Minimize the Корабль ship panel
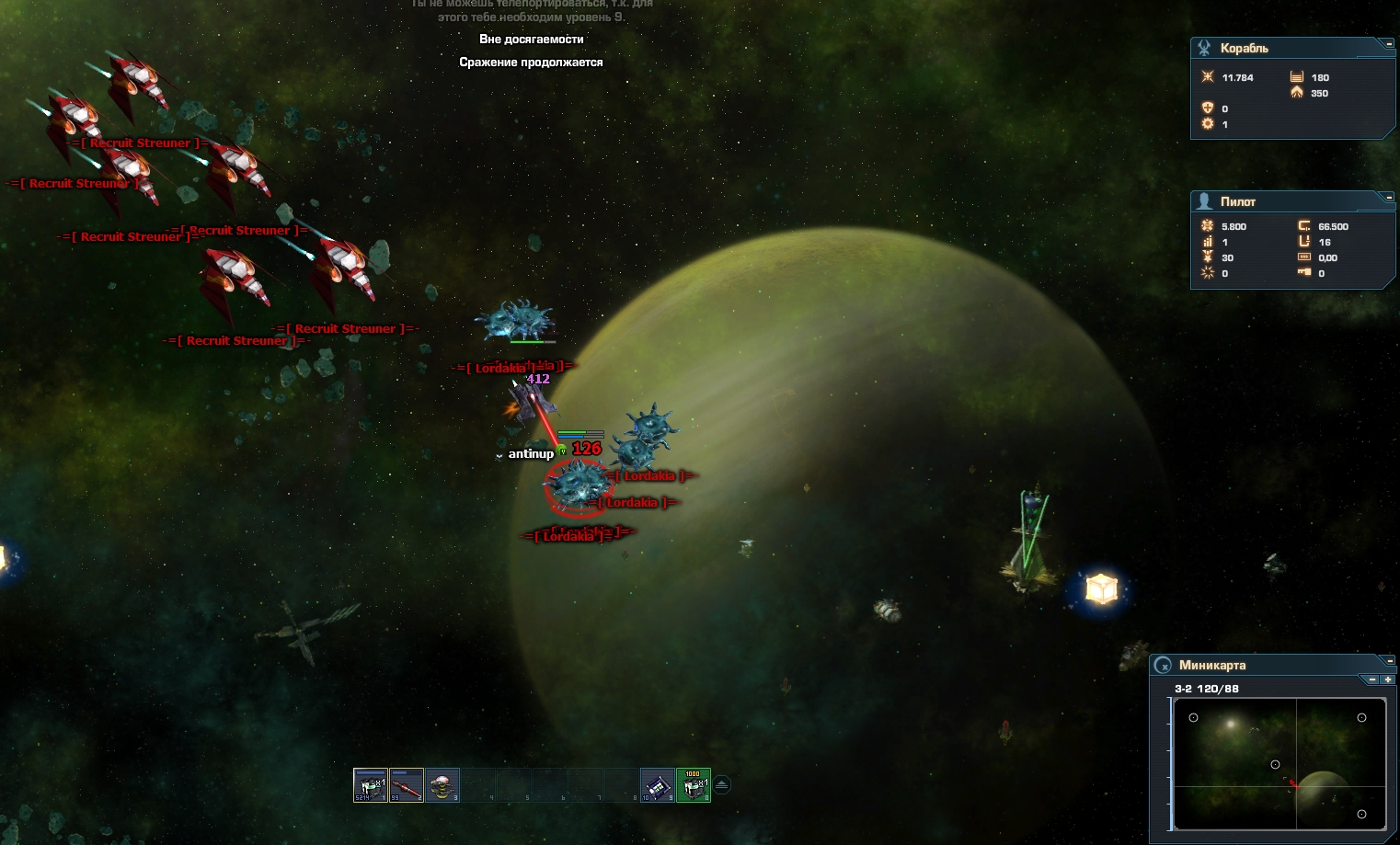 [1389, 43]
